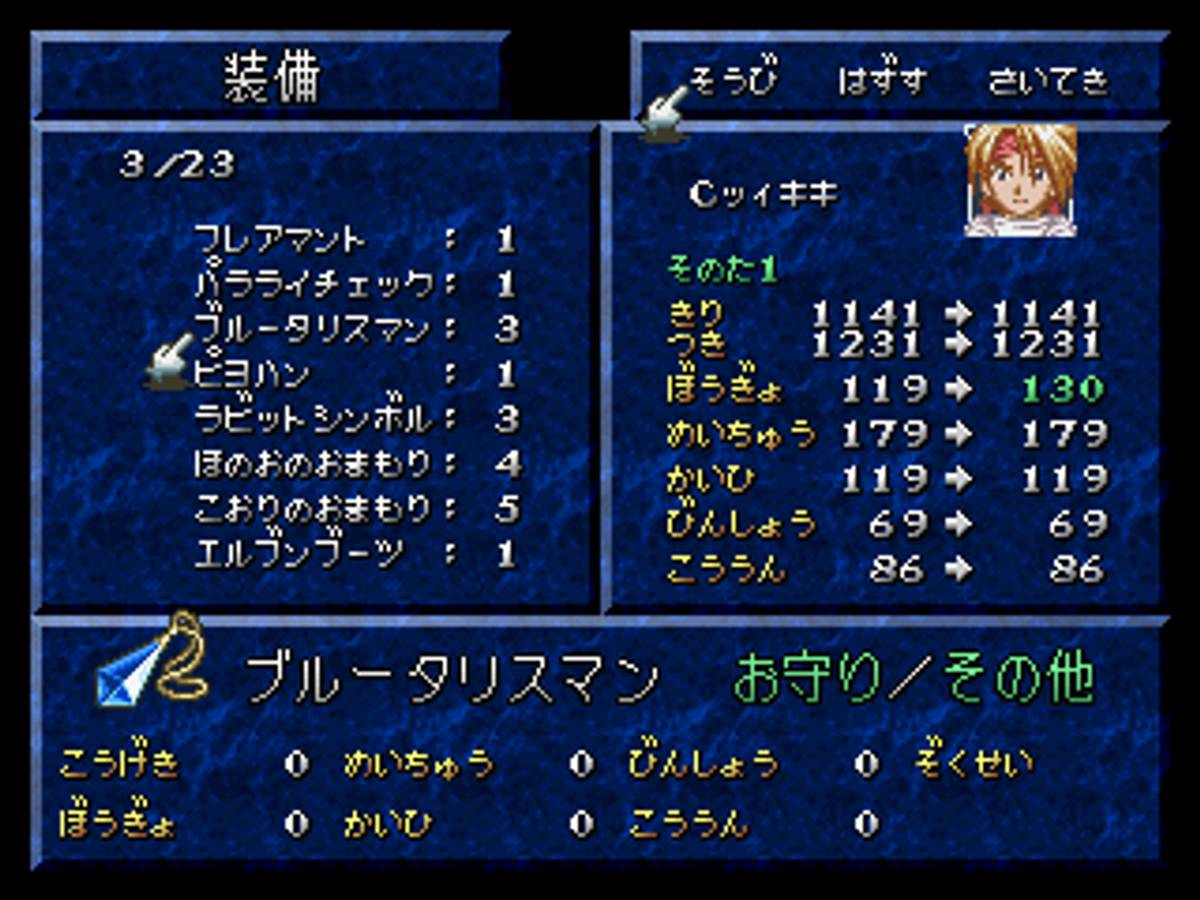This screenshot has width=1200, height=900.
Task: Choose パラライチェック from the list
Action: [315, 284]
